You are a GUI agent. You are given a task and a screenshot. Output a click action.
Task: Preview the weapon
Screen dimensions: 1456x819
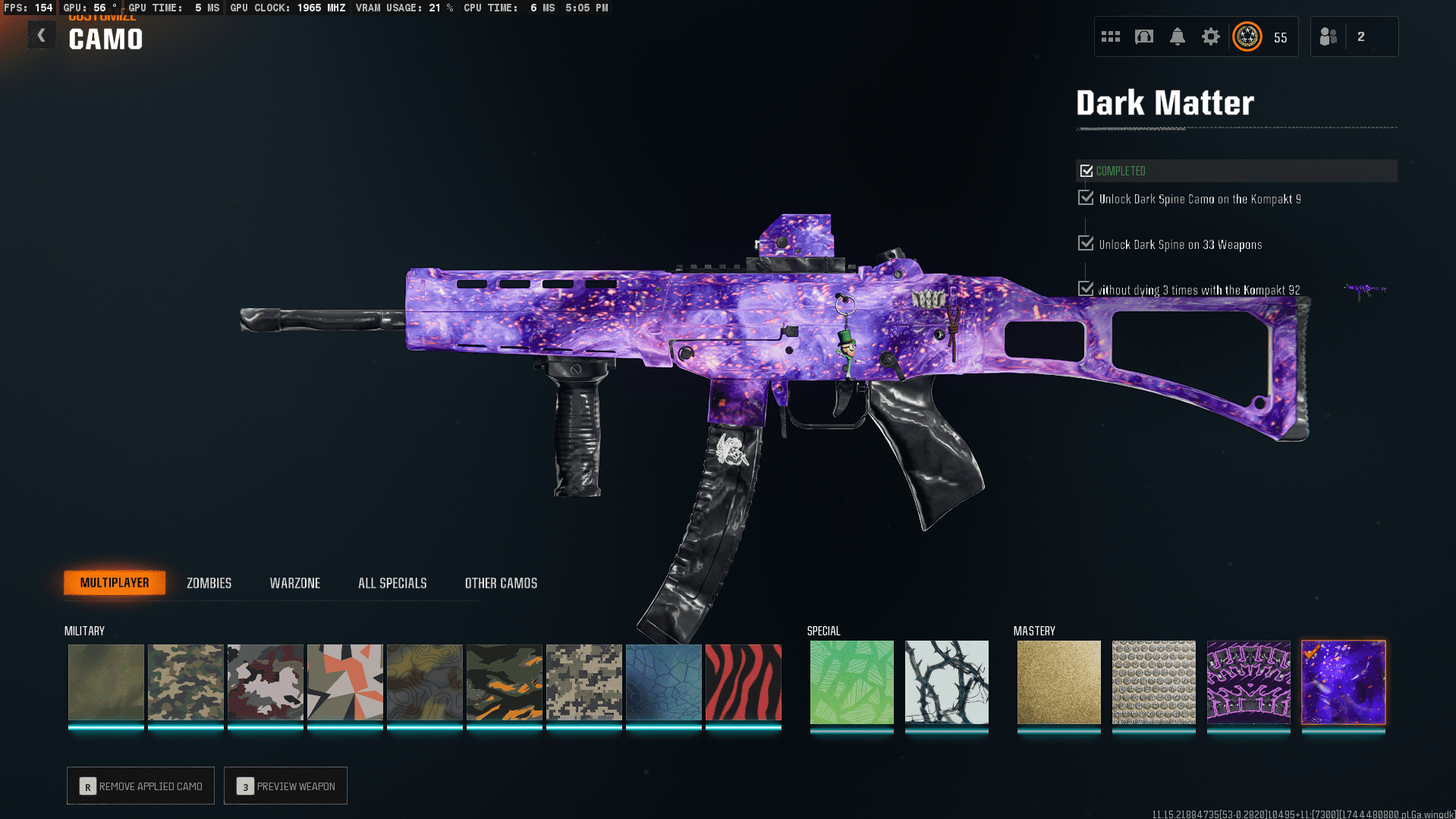point(285,786)
